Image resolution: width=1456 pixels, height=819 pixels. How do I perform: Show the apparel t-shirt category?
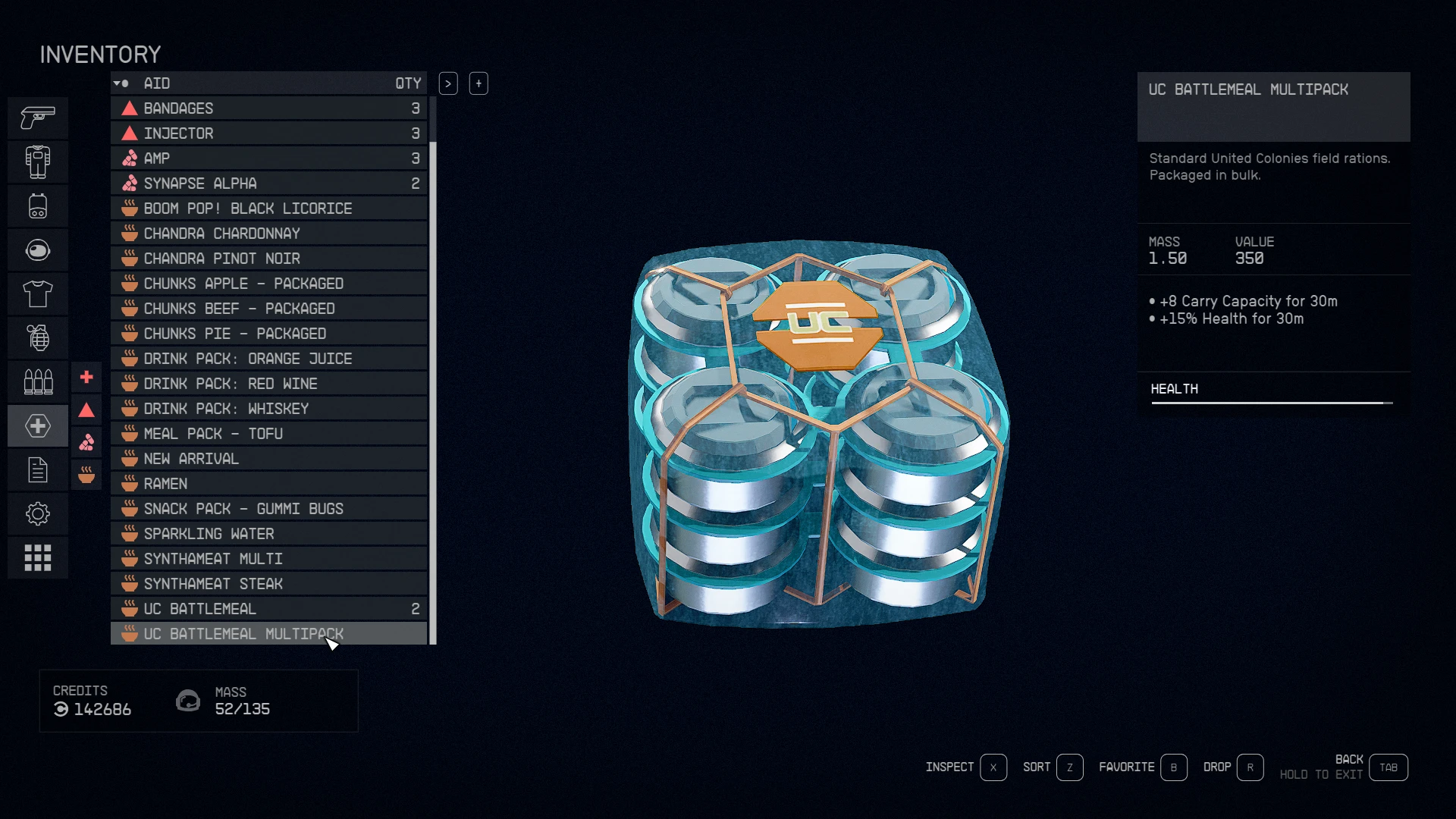(x=38, y=294)
